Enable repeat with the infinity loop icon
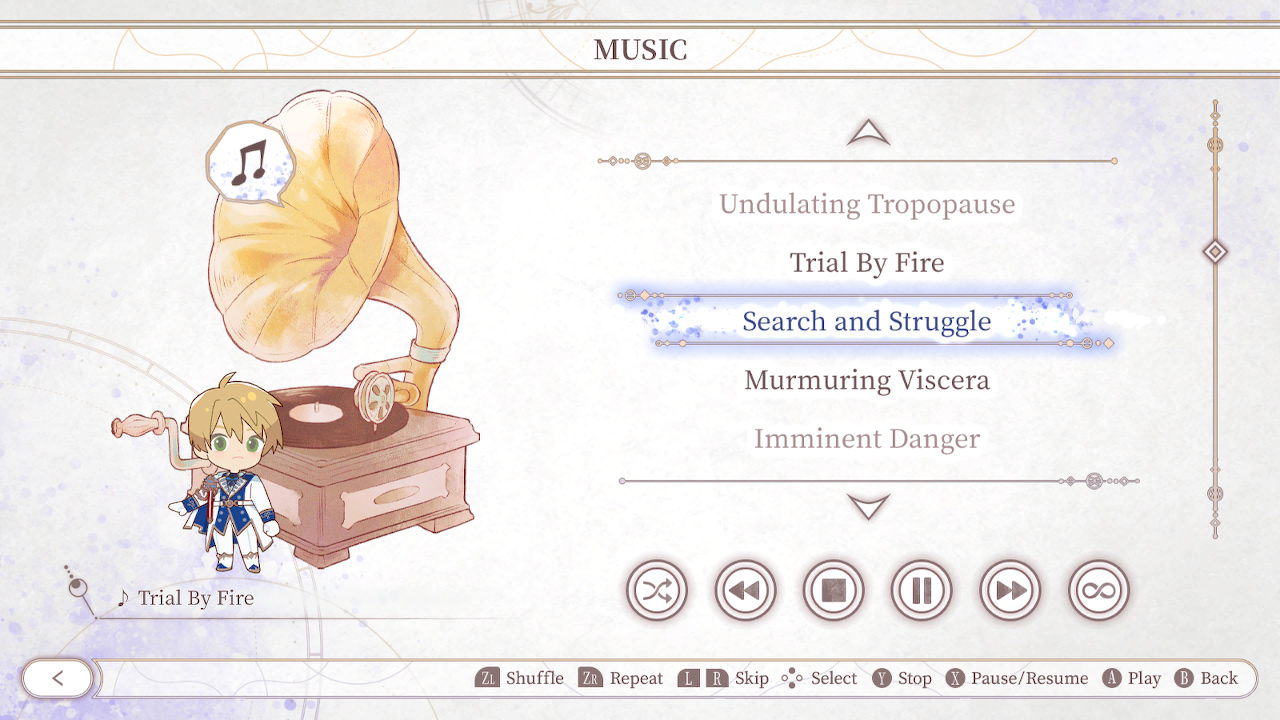Screen dimensions: 1280x720 (1097, 590)
